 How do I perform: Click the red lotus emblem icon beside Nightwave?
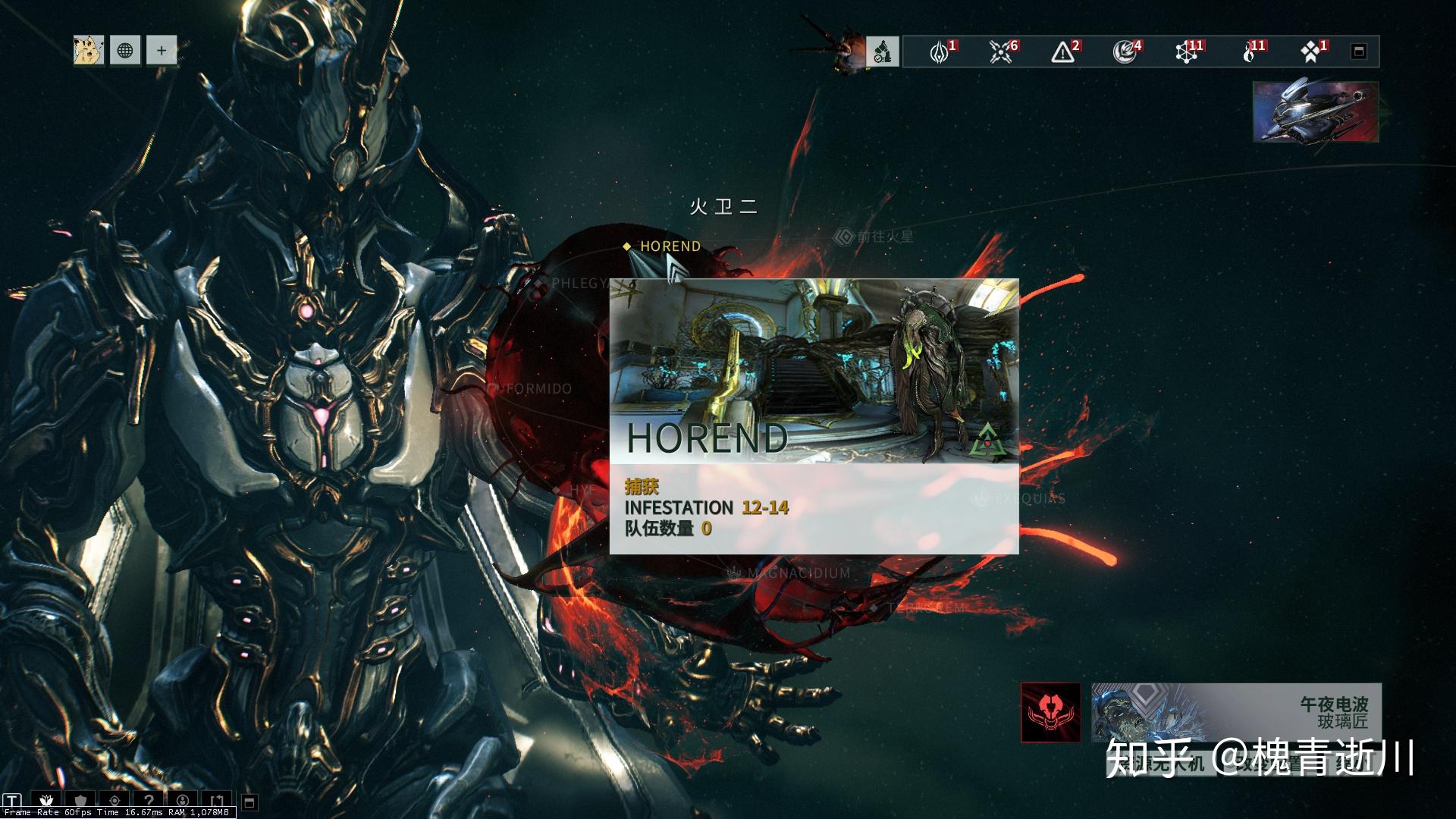1050,712
